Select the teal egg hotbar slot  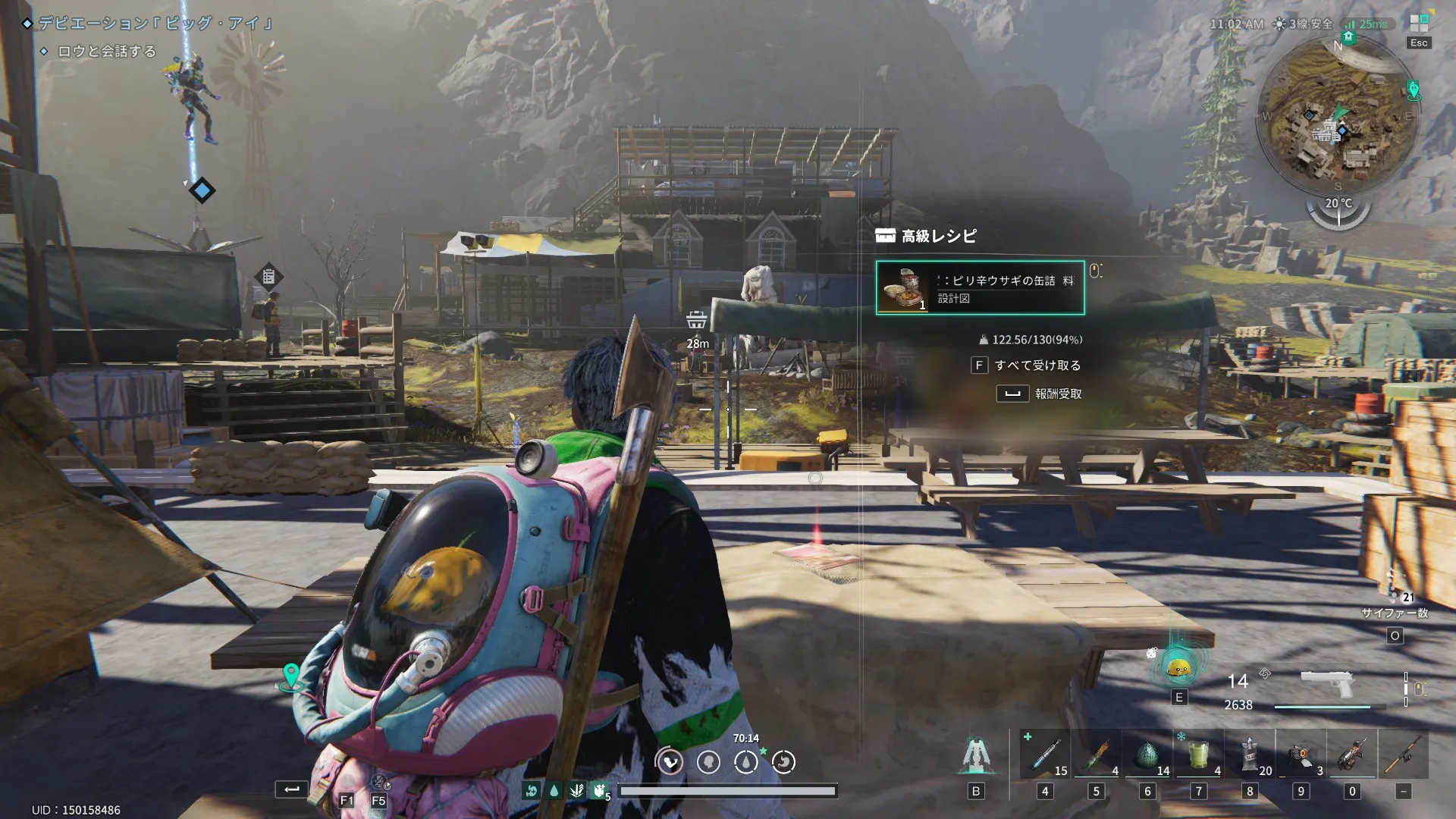pyautogui.click(x=1147, y=755)
